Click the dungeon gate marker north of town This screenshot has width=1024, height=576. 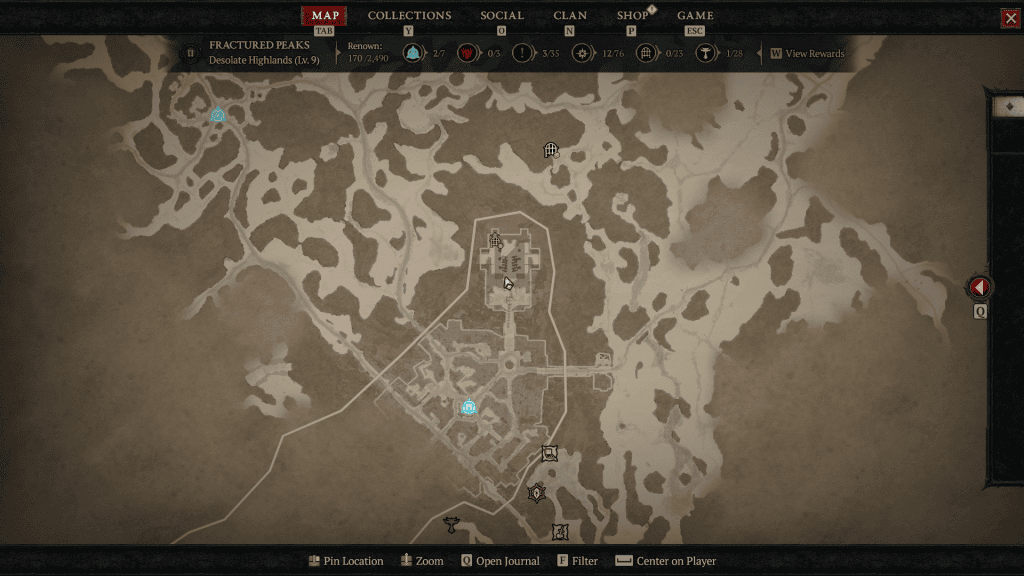point(550,150)
